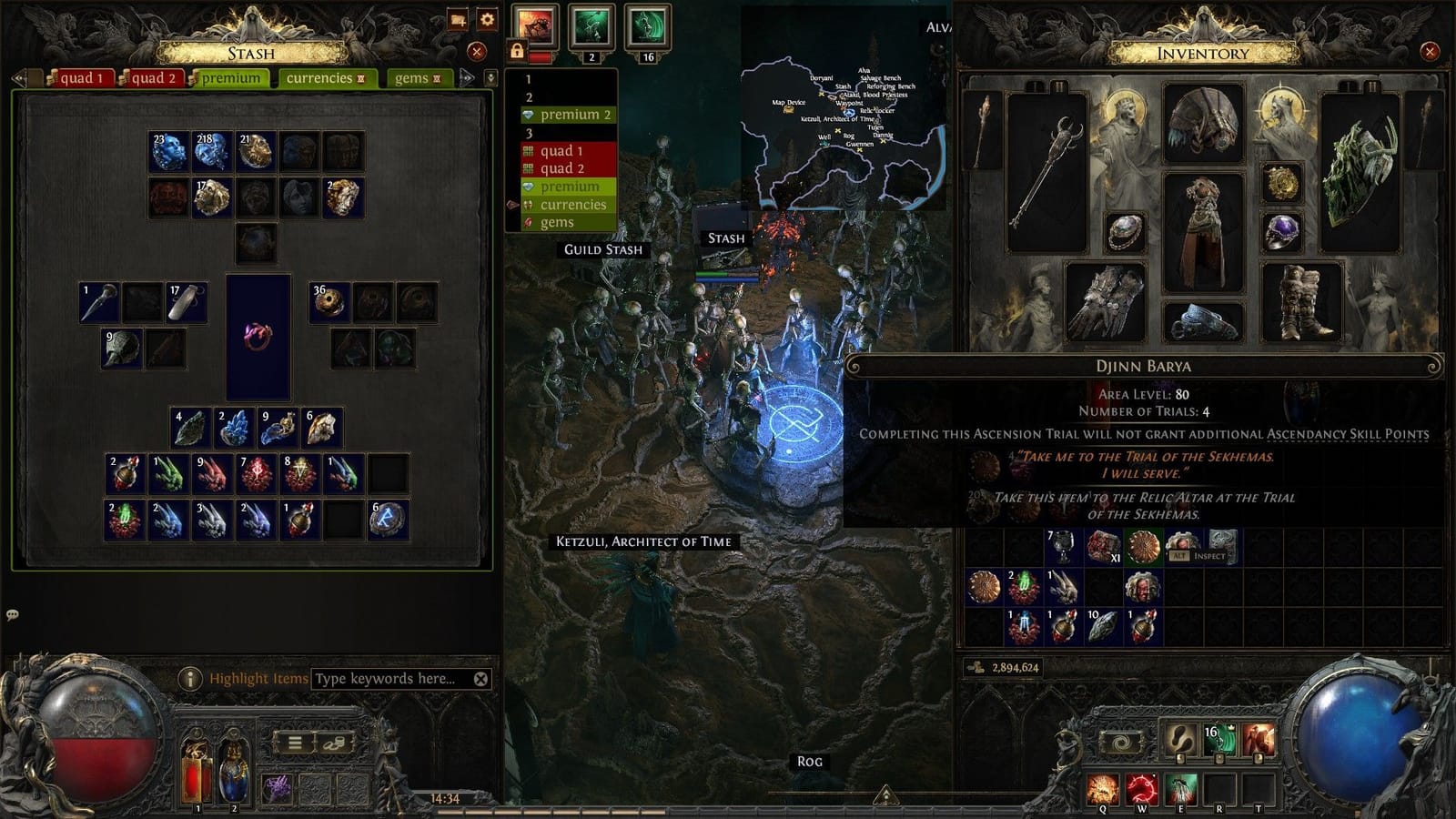Open the stash tab list dropdown arrow
The height and width of the screenshot is (819, 1456).
coord(492,78)
